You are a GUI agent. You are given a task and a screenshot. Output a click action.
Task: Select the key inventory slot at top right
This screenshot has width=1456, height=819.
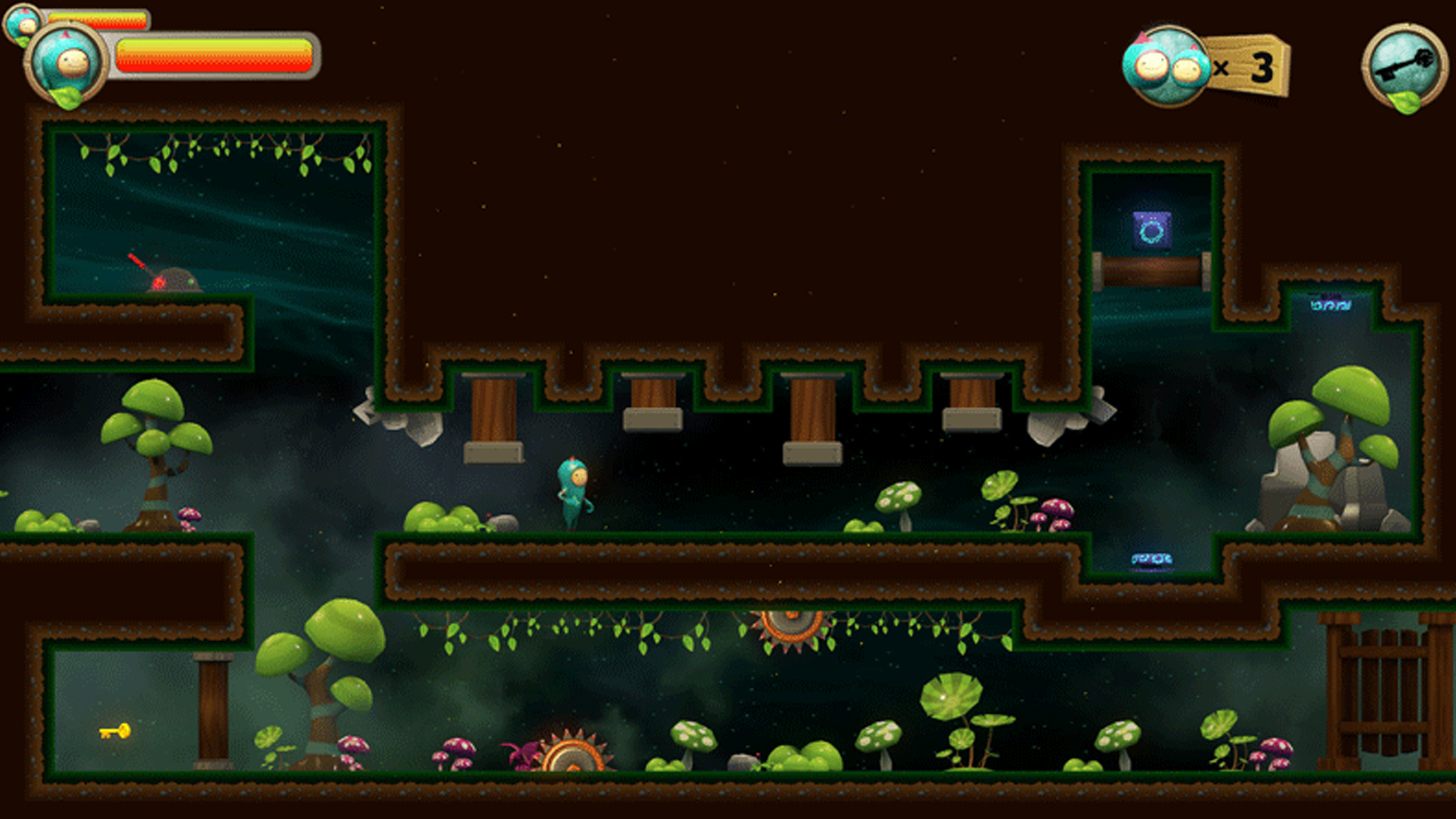[1404, 64]
